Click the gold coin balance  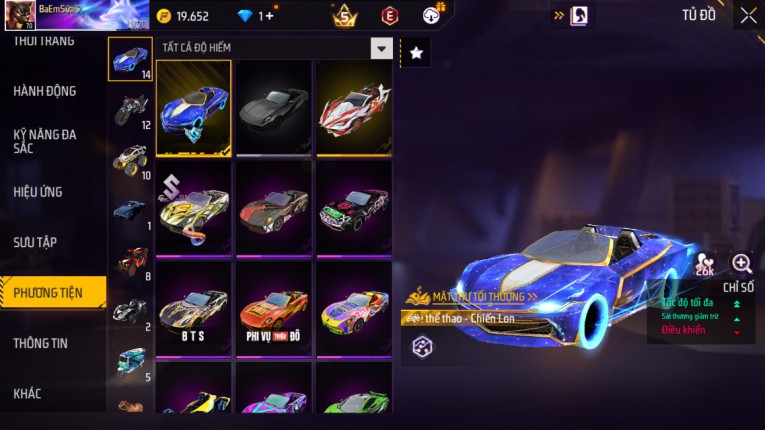tap(185, 16)
